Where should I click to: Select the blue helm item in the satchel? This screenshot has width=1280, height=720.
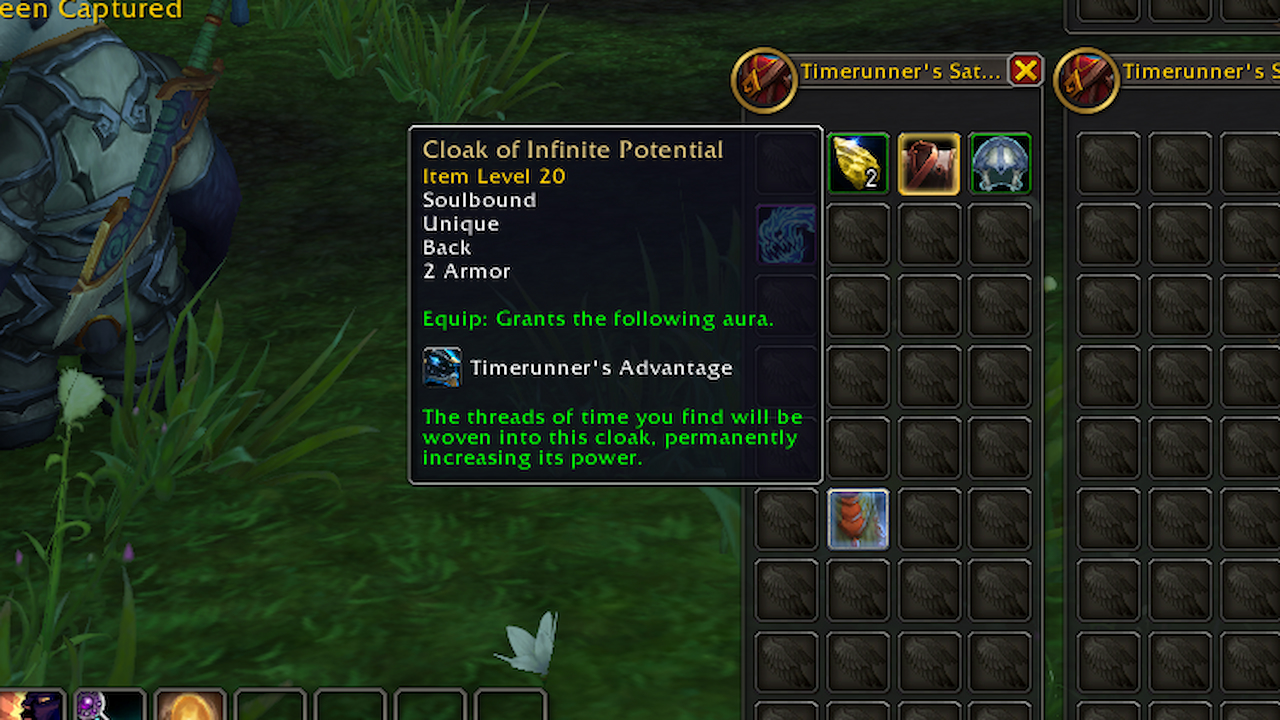coord(999,163)
